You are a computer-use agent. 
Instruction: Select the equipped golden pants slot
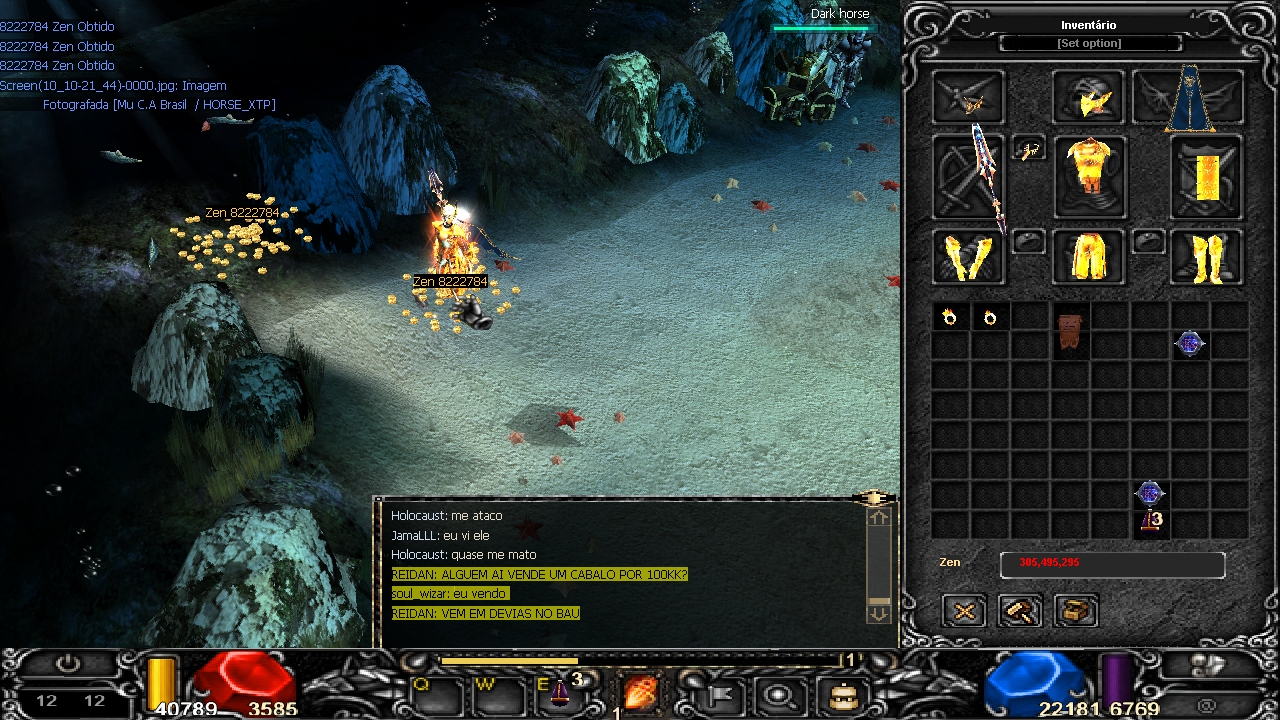pyautogui.click(x=1088, y=257)
